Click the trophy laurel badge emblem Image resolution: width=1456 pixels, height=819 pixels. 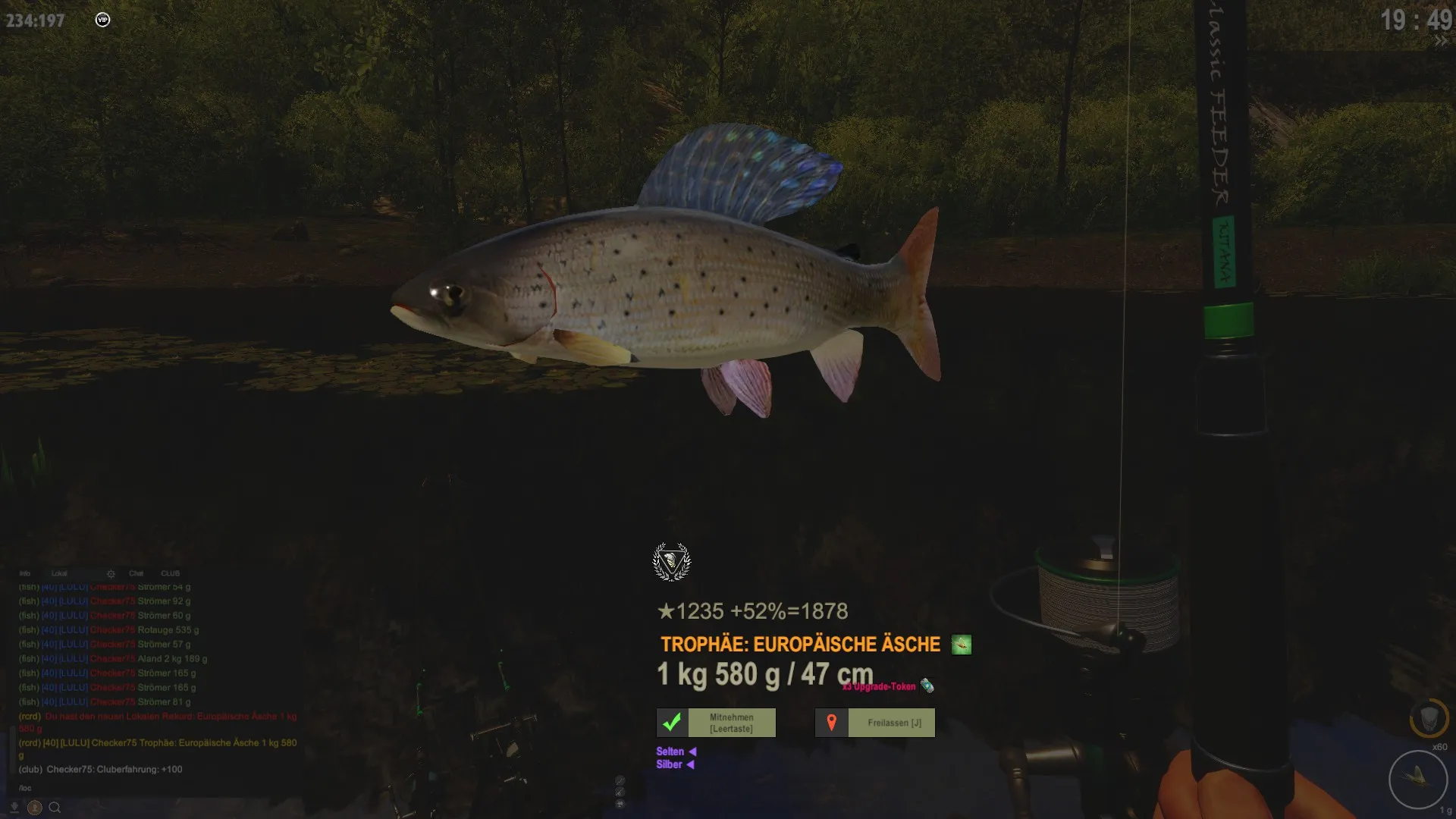point(671,562)
